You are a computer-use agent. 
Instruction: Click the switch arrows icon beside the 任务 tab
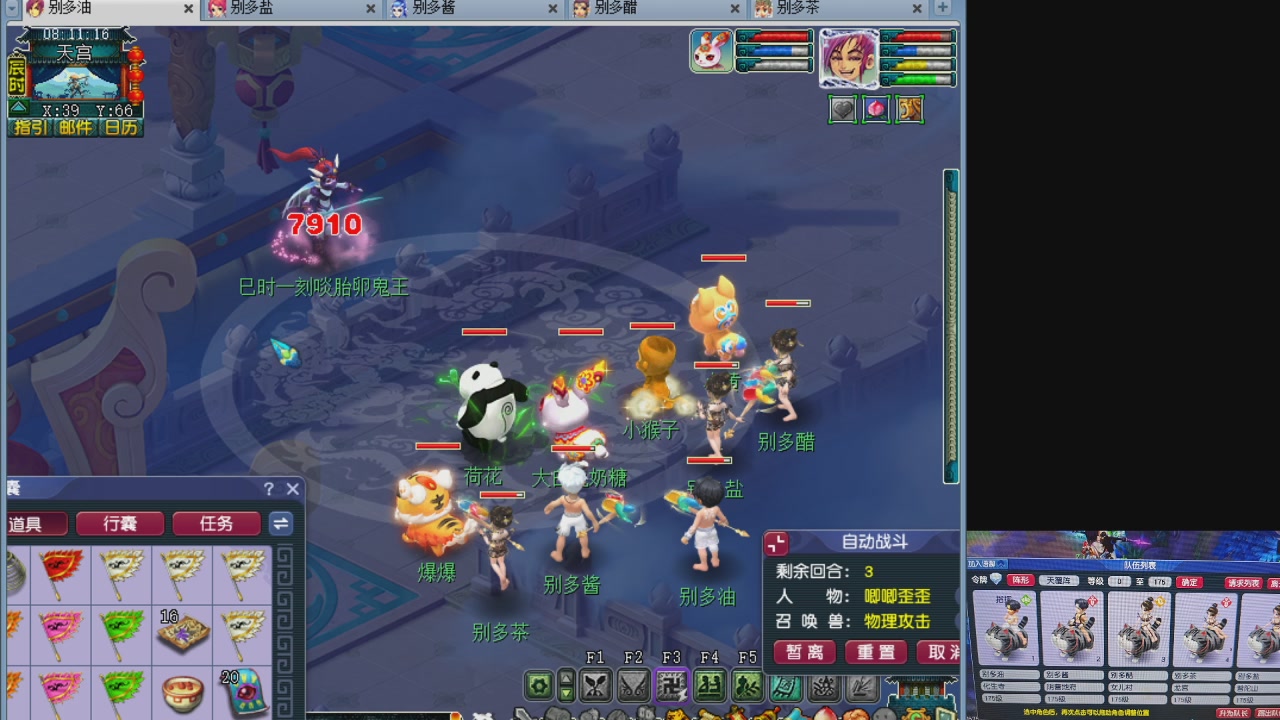click(x=280, y=524)
